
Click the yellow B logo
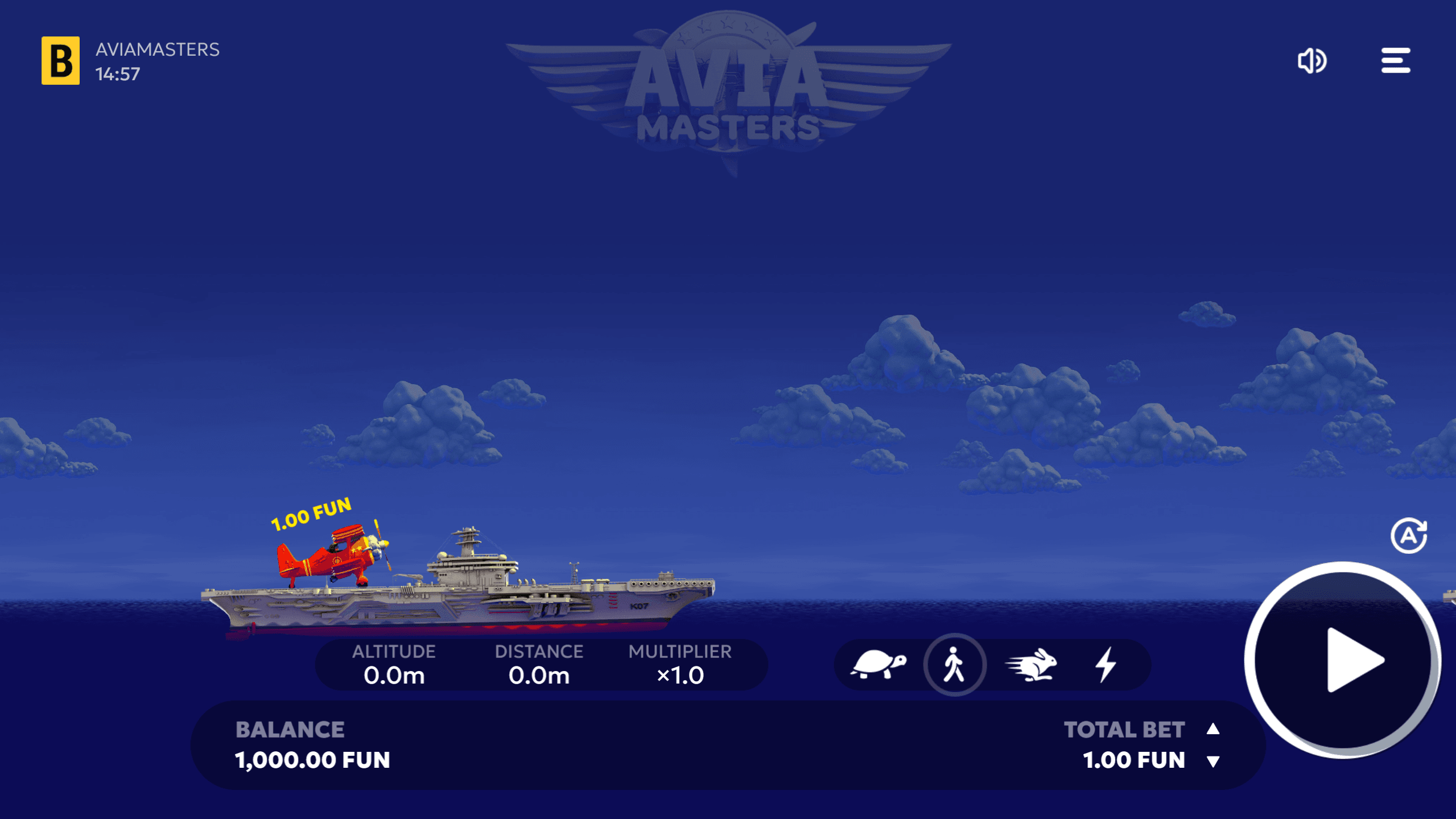tap(60, 60)
